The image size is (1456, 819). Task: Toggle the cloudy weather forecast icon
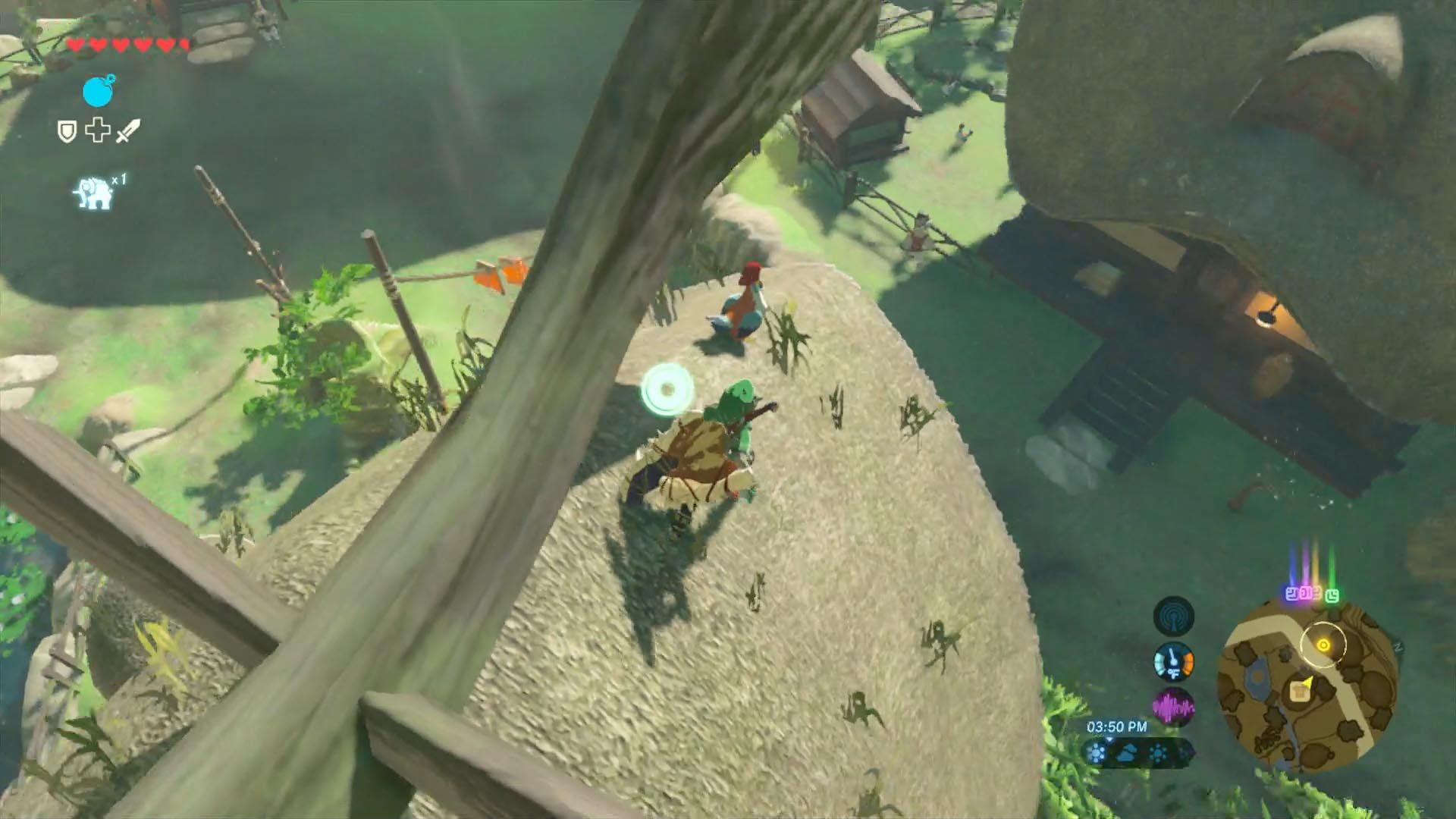click(1127, 755)
